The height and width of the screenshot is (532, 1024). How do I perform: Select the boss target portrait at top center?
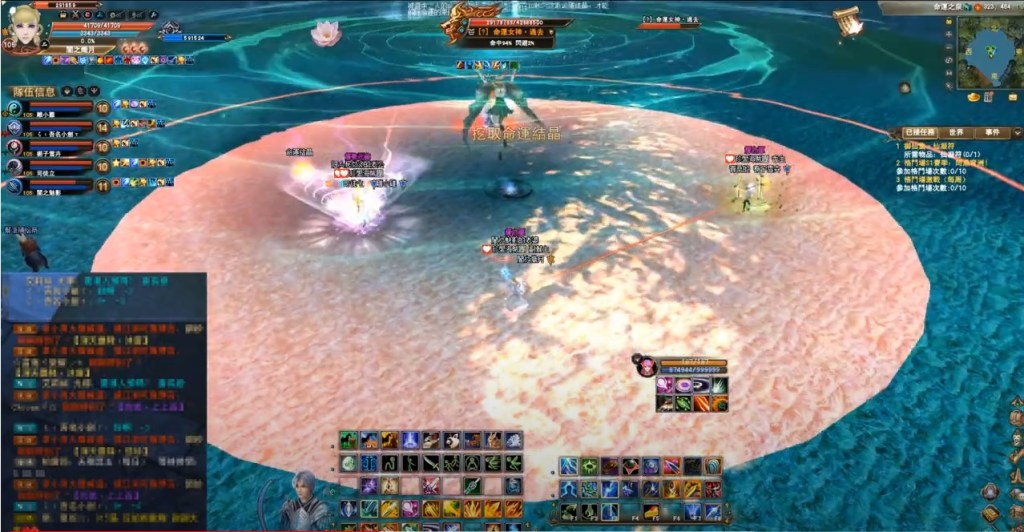click(463, 24)
